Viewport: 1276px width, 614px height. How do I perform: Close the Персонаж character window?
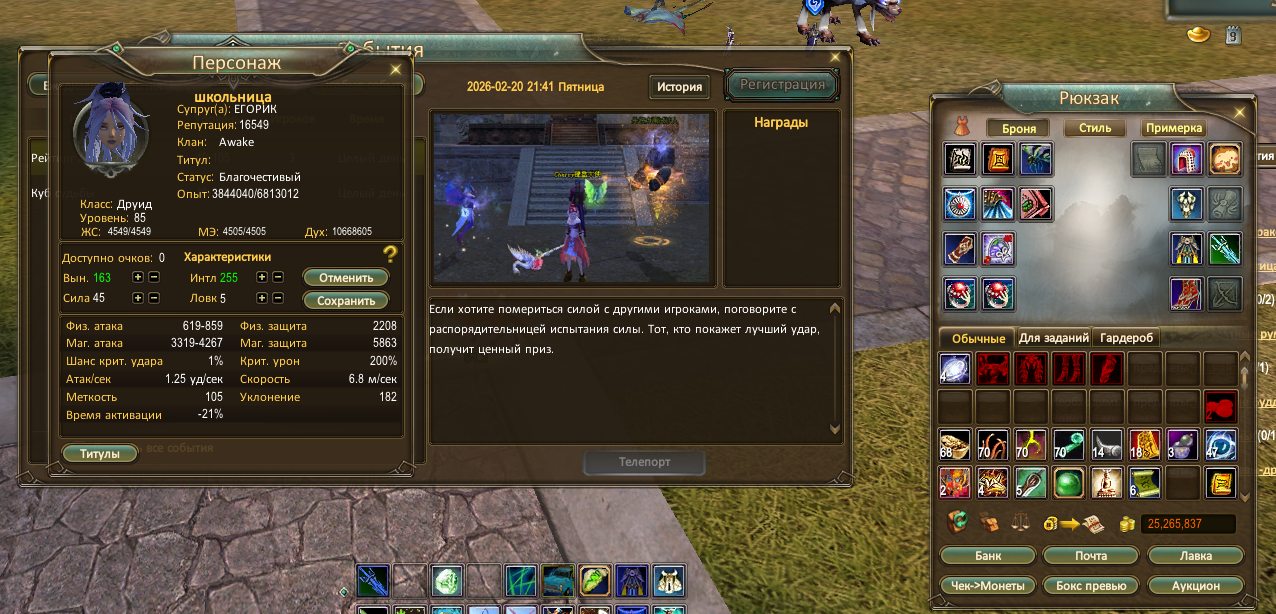click(x=396, y=70)
